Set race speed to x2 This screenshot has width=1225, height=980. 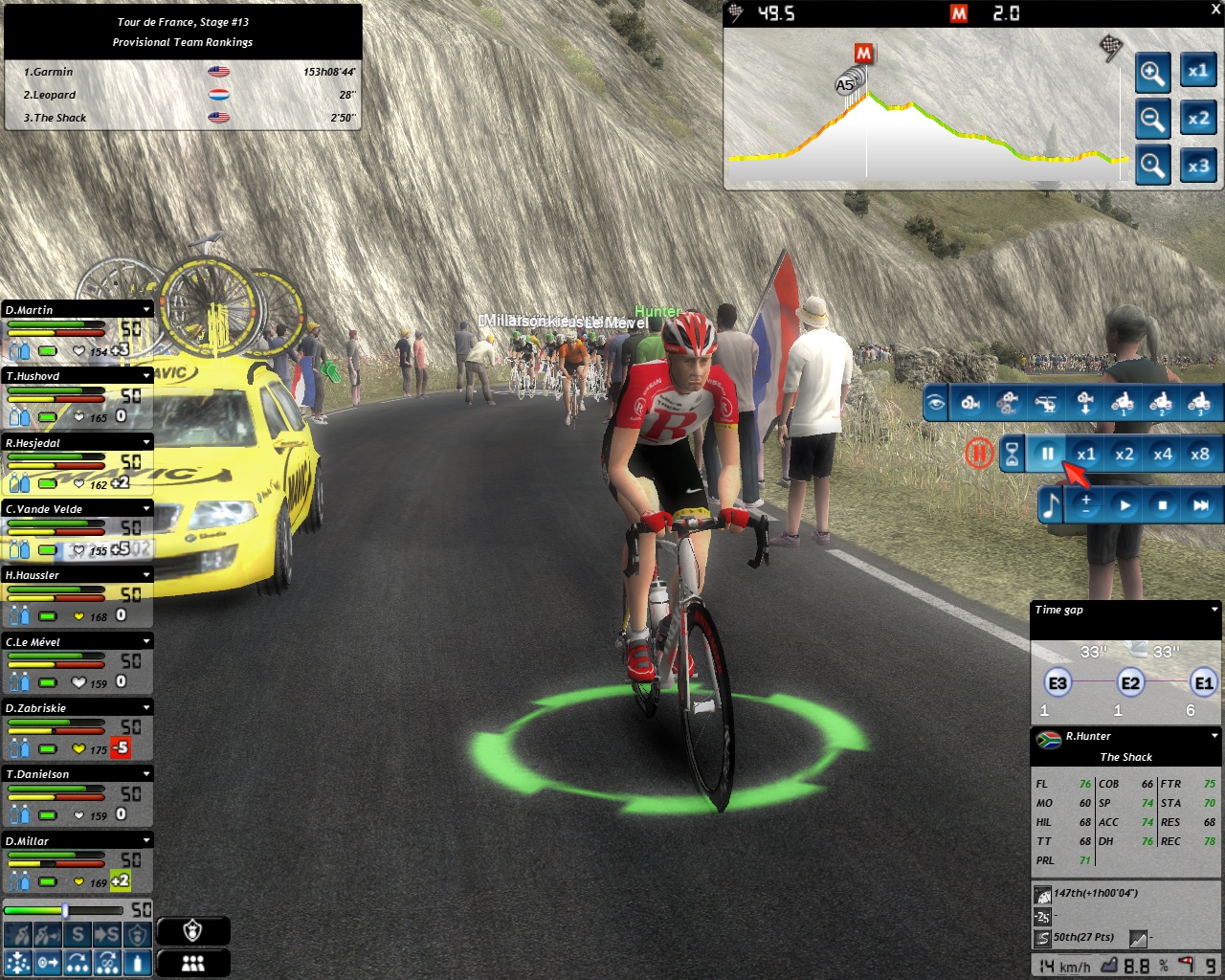click(x=1124, y=455)
